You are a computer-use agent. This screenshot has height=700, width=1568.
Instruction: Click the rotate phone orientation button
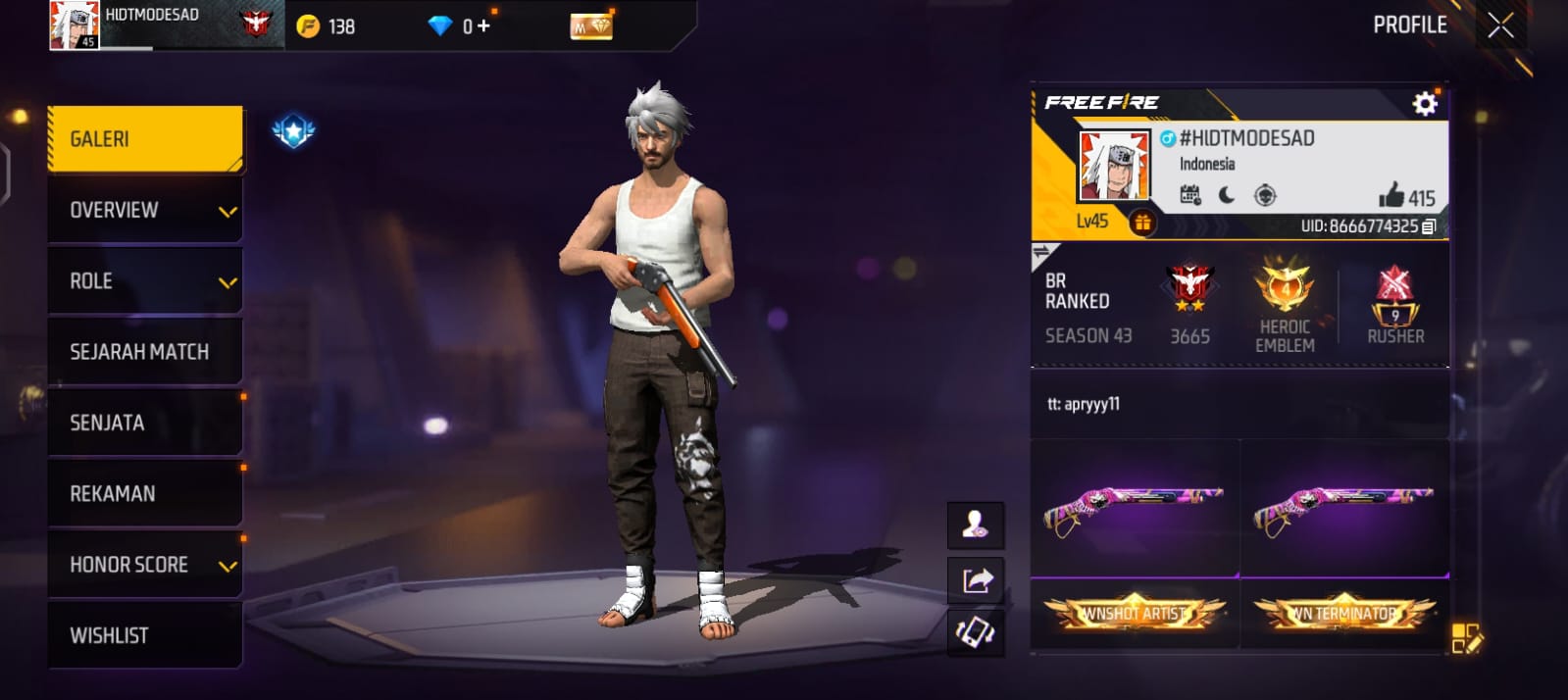point(976,632)
